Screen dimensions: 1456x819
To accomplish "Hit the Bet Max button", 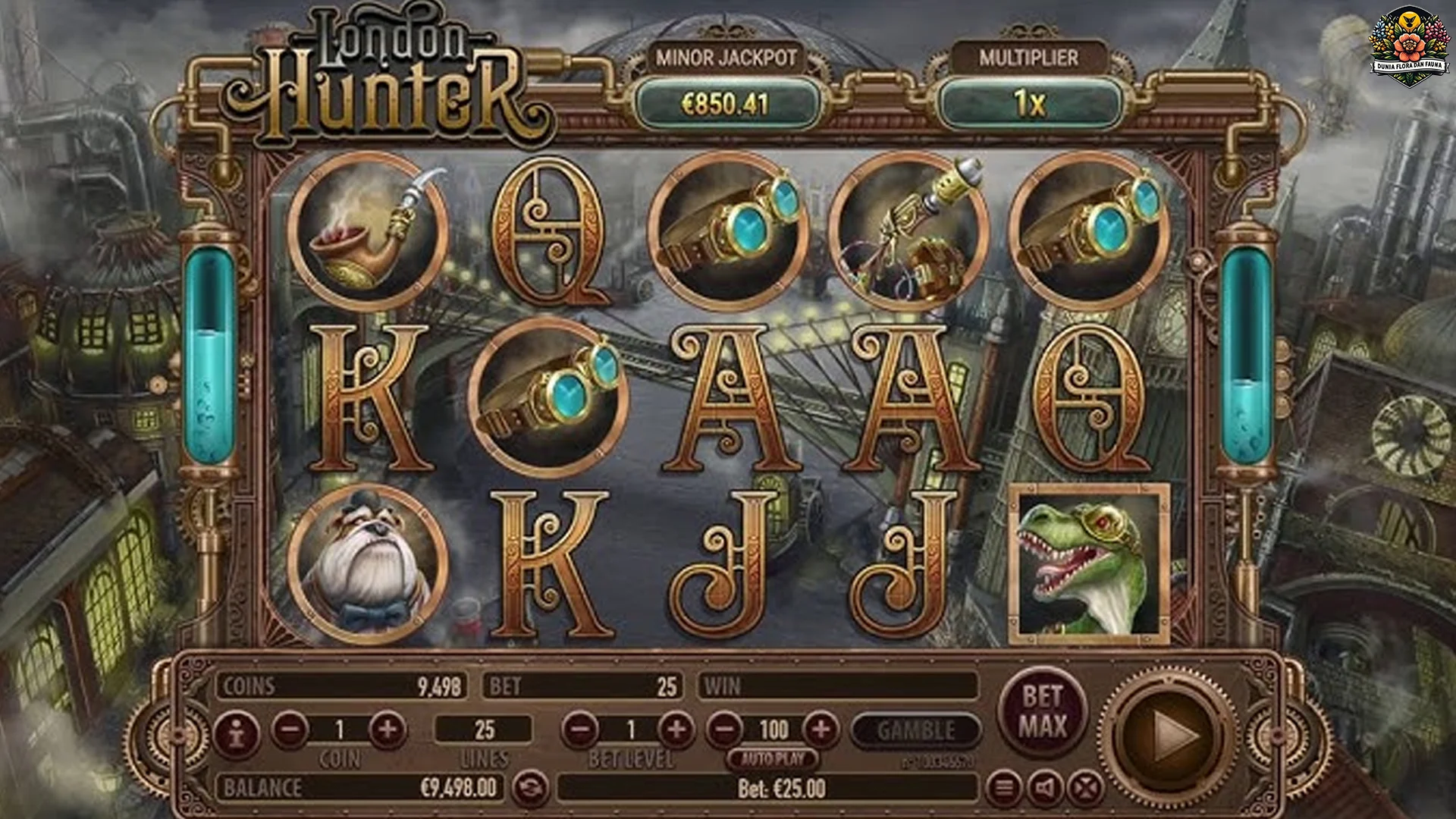I will (1042, 711).
